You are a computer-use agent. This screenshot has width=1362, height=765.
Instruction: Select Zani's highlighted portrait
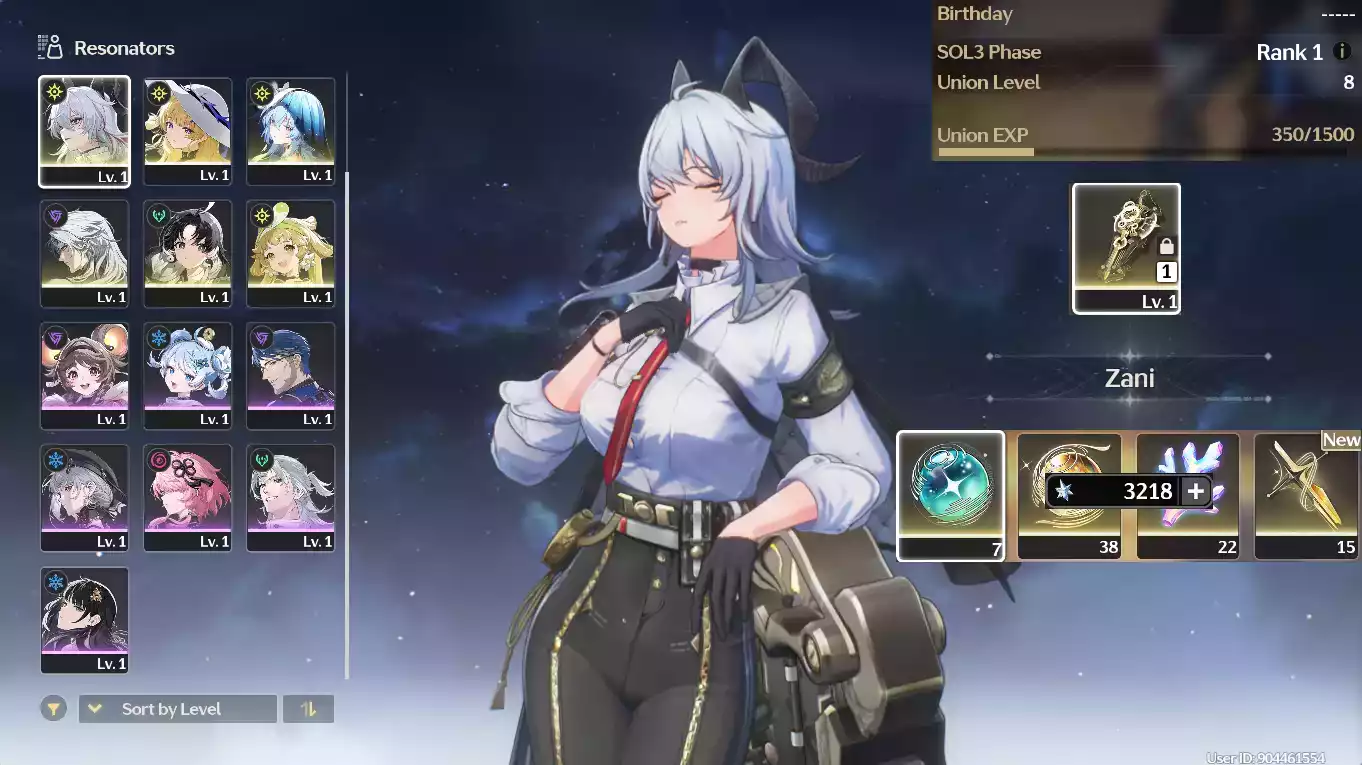pyautogui.click(x=85, y=131)
